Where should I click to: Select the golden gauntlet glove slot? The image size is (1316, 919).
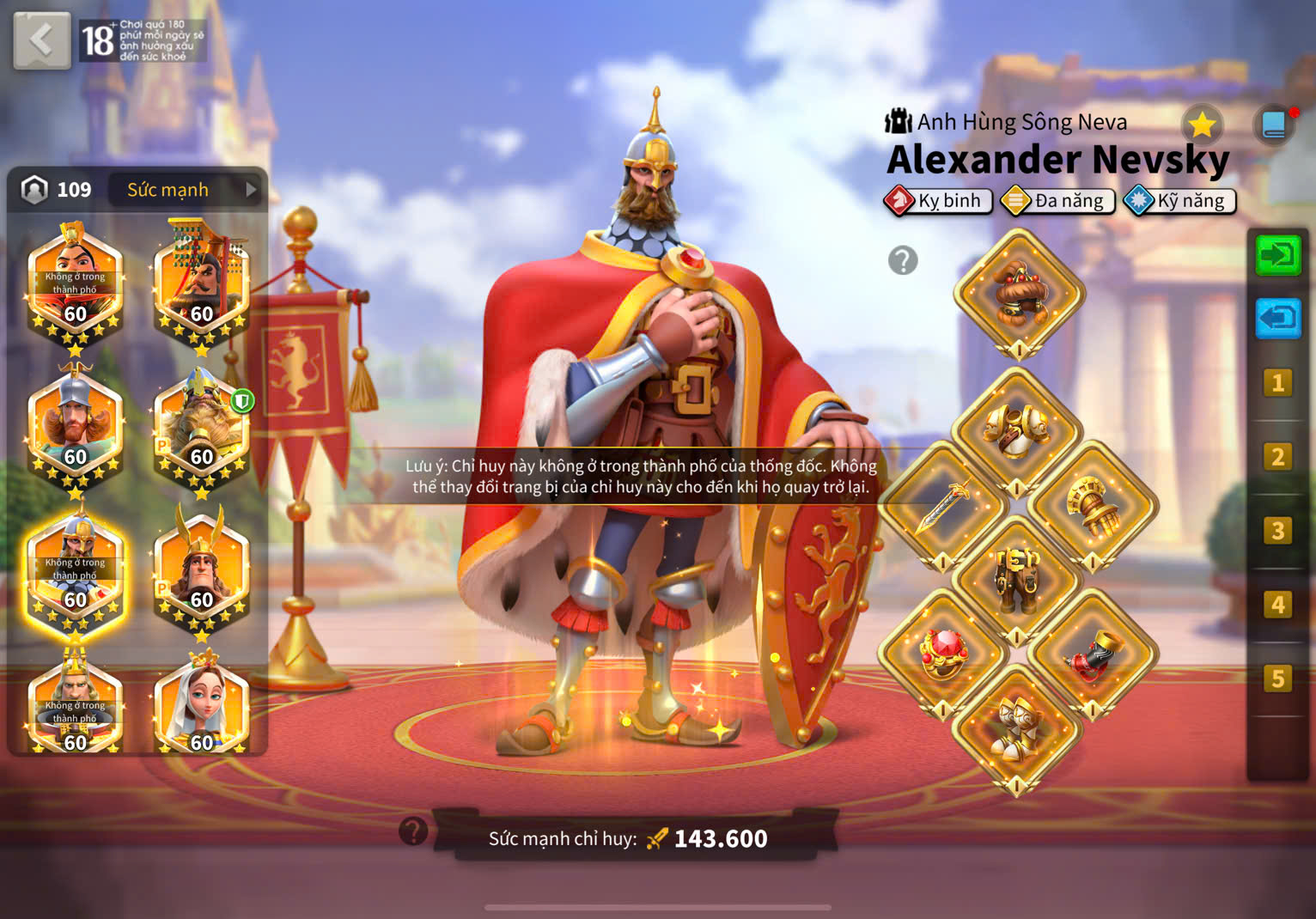click(1093, 507)
